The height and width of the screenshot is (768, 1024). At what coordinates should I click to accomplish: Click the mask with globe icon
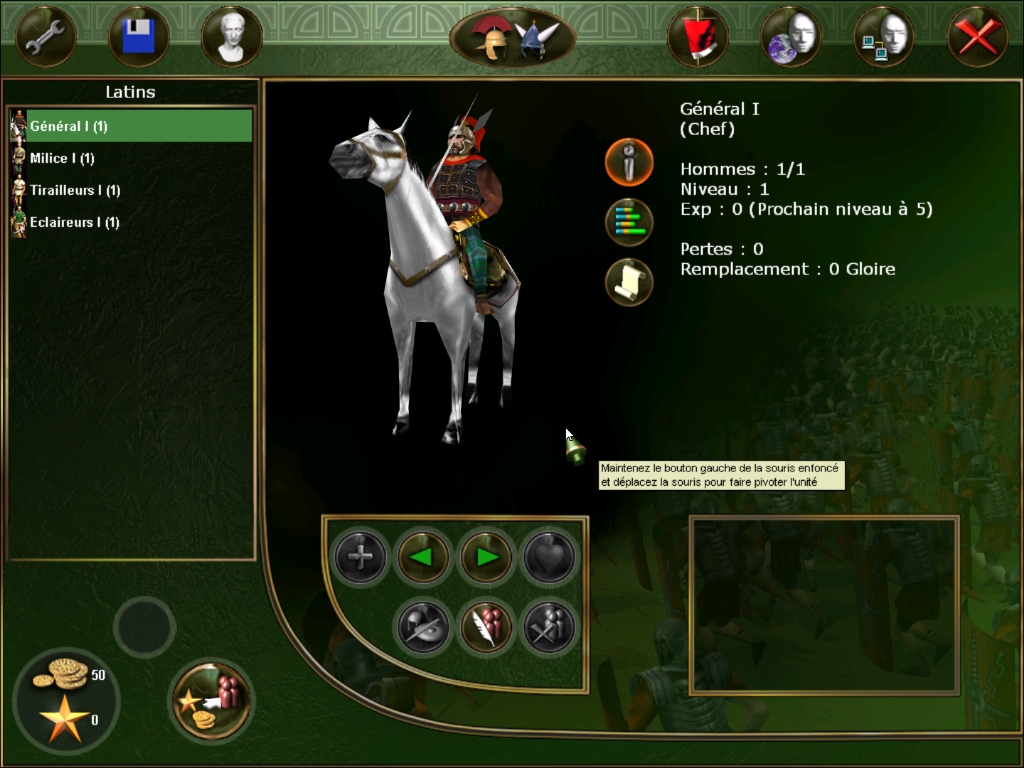790,37
